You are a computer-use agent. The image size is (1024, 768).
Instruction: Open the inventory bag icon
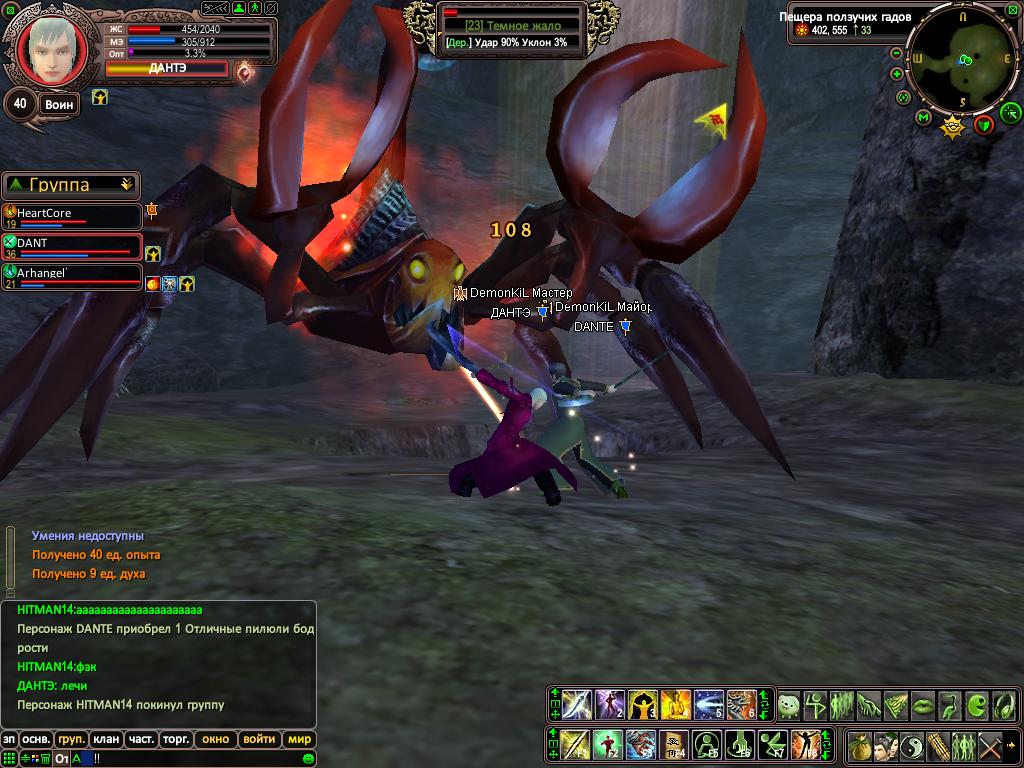[859, 746]
